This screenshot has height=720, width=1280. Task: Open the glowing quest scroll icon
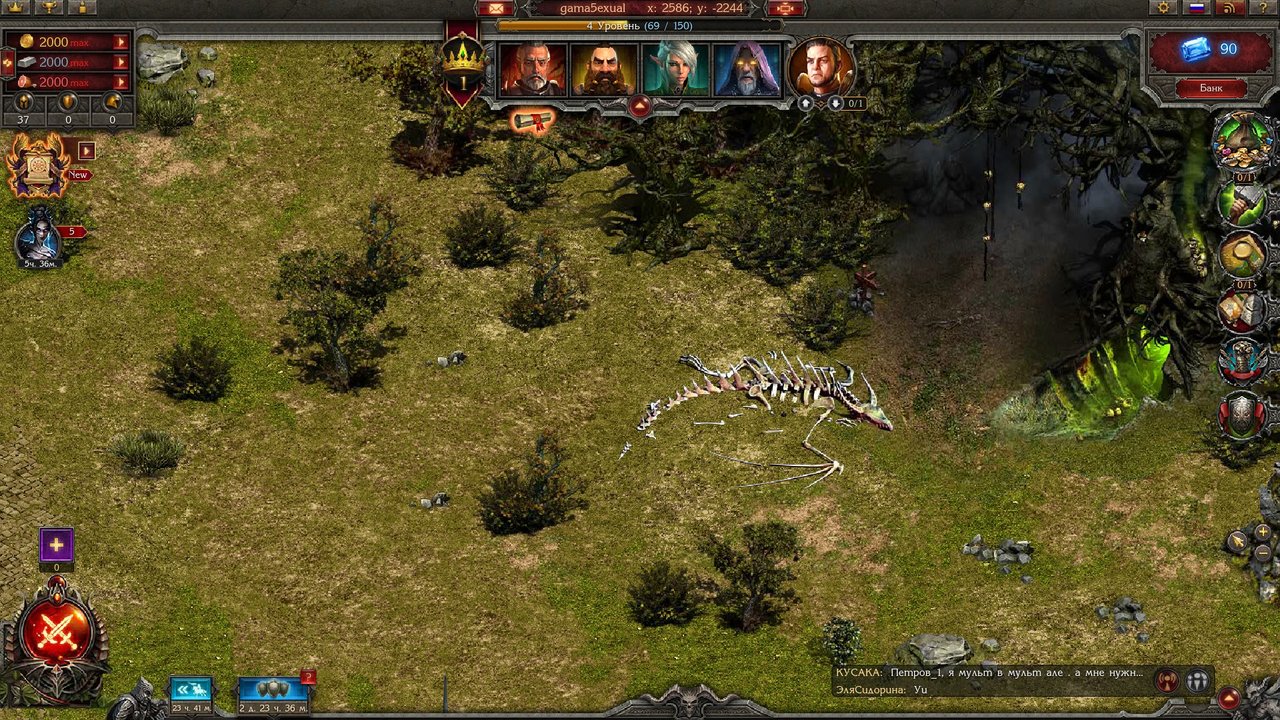click(x=533, y=122)
